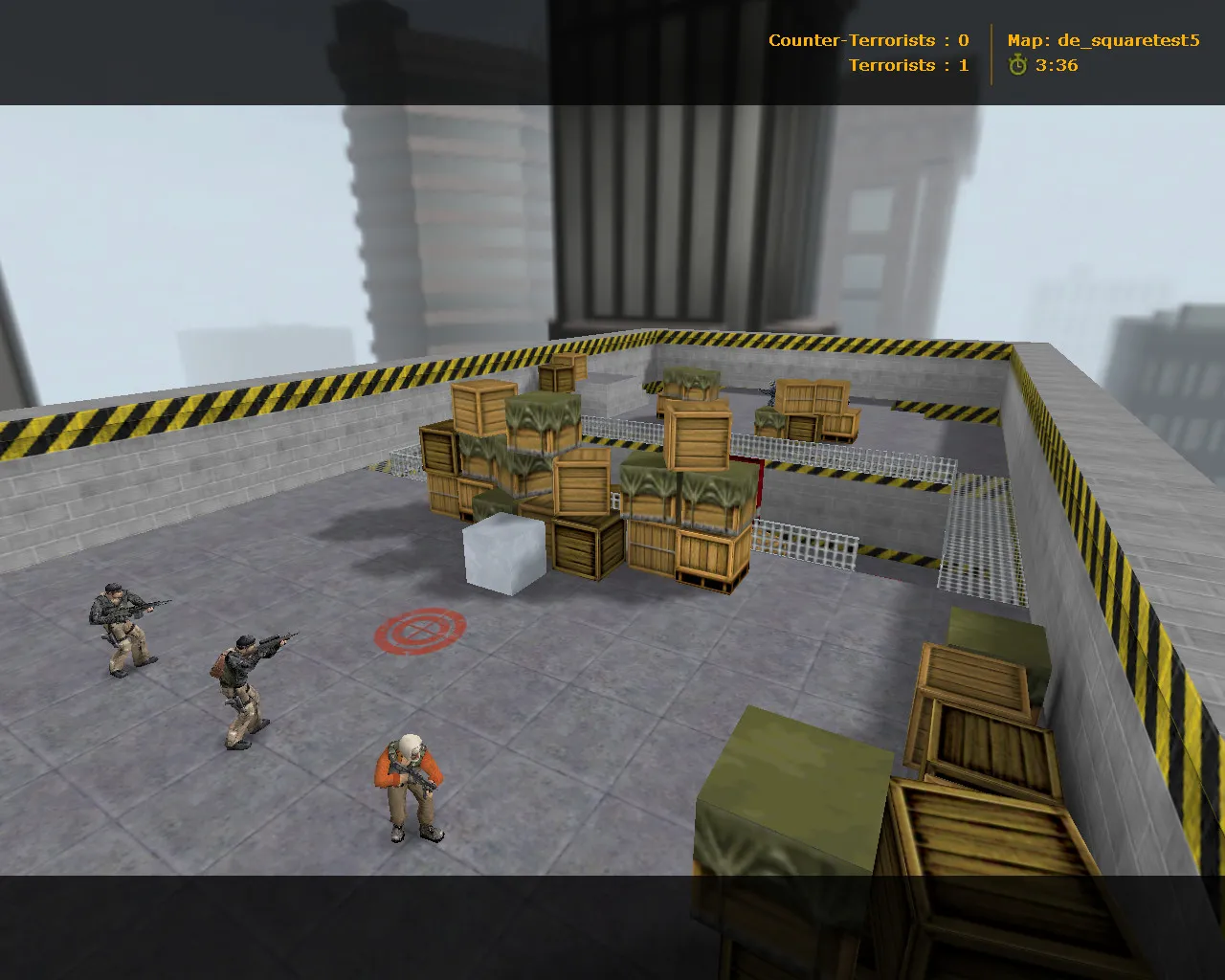Click the Terrorists score label
This screenshot has width=1225, height=980.
pyautogui.click(x=890, y=66)
